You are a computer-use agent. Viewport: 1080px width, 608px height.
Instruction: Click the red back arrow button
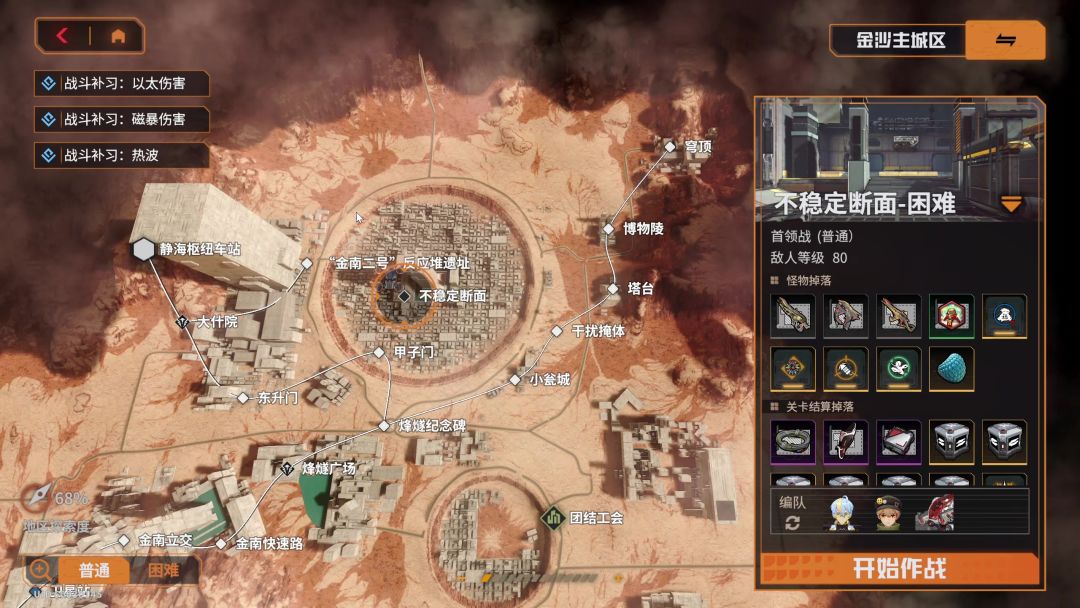[x=63, y=36]
